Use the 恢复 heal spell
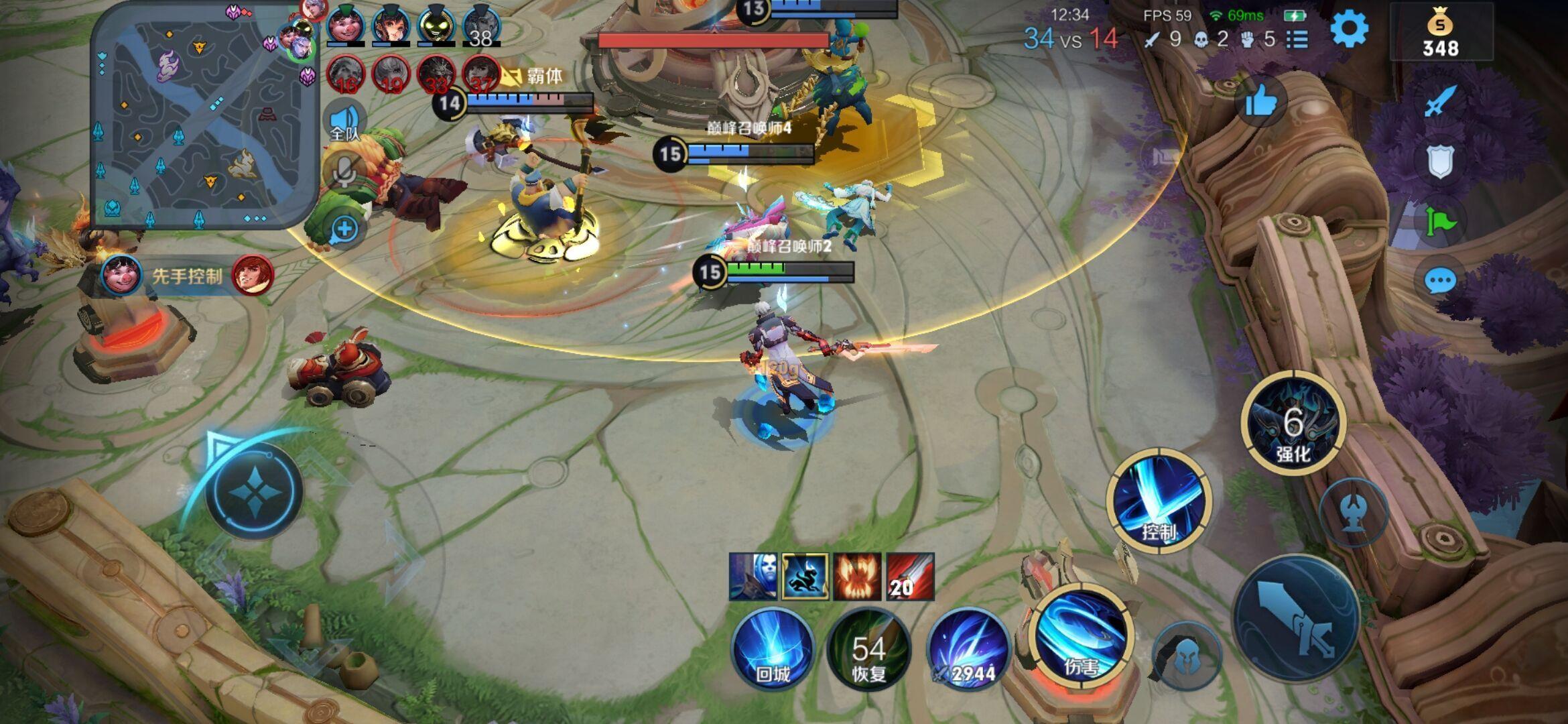The image size is (1568, 724). pos(868,649)
